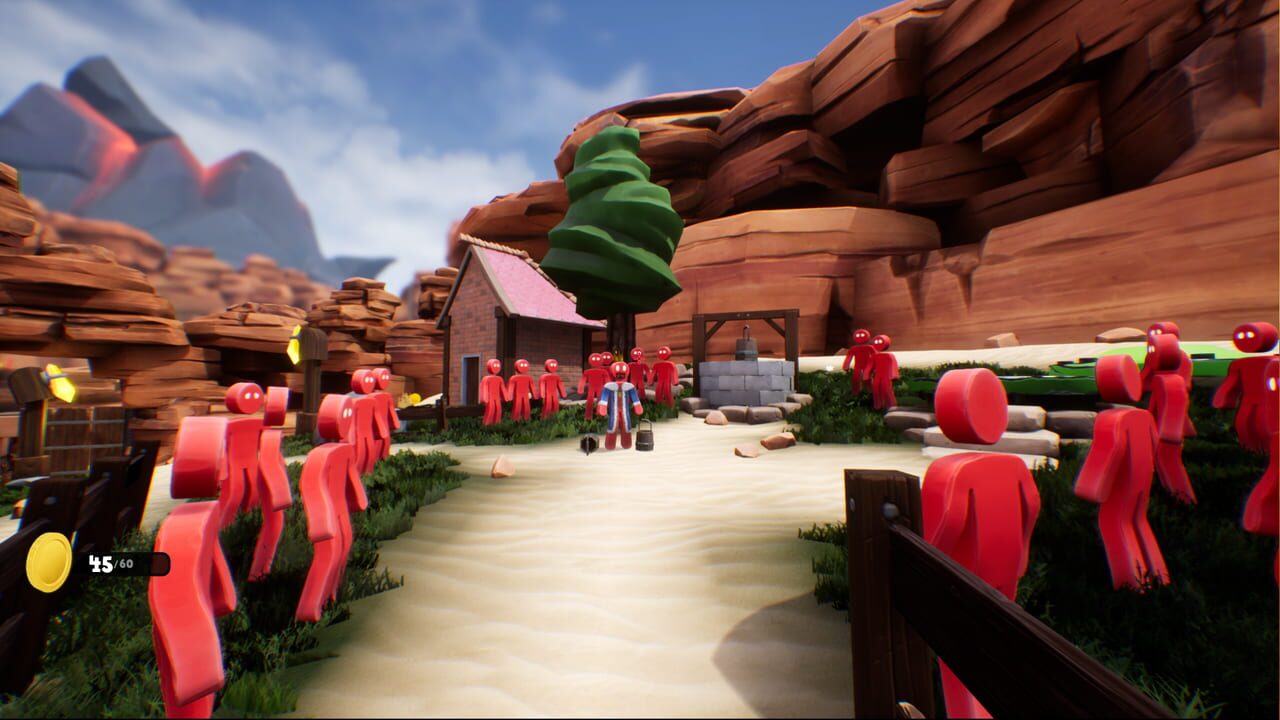This screenshot has height=720, width=1280.
Task: Select the yellow coin on the far-left fence post
Action: 62,383
